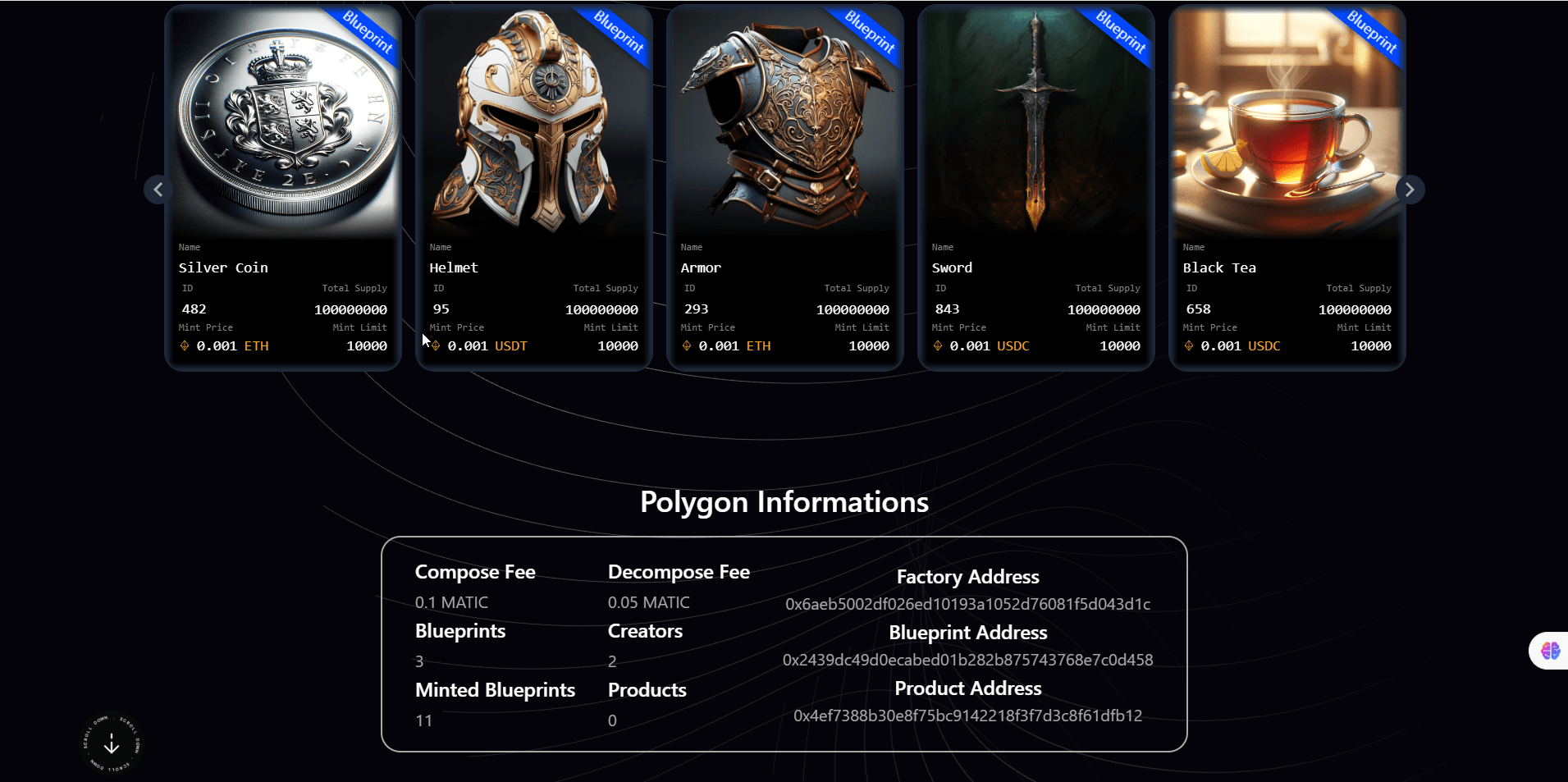
Task: Click the ETH currency icon on Silver Coin card
Action: click(185, 345)
